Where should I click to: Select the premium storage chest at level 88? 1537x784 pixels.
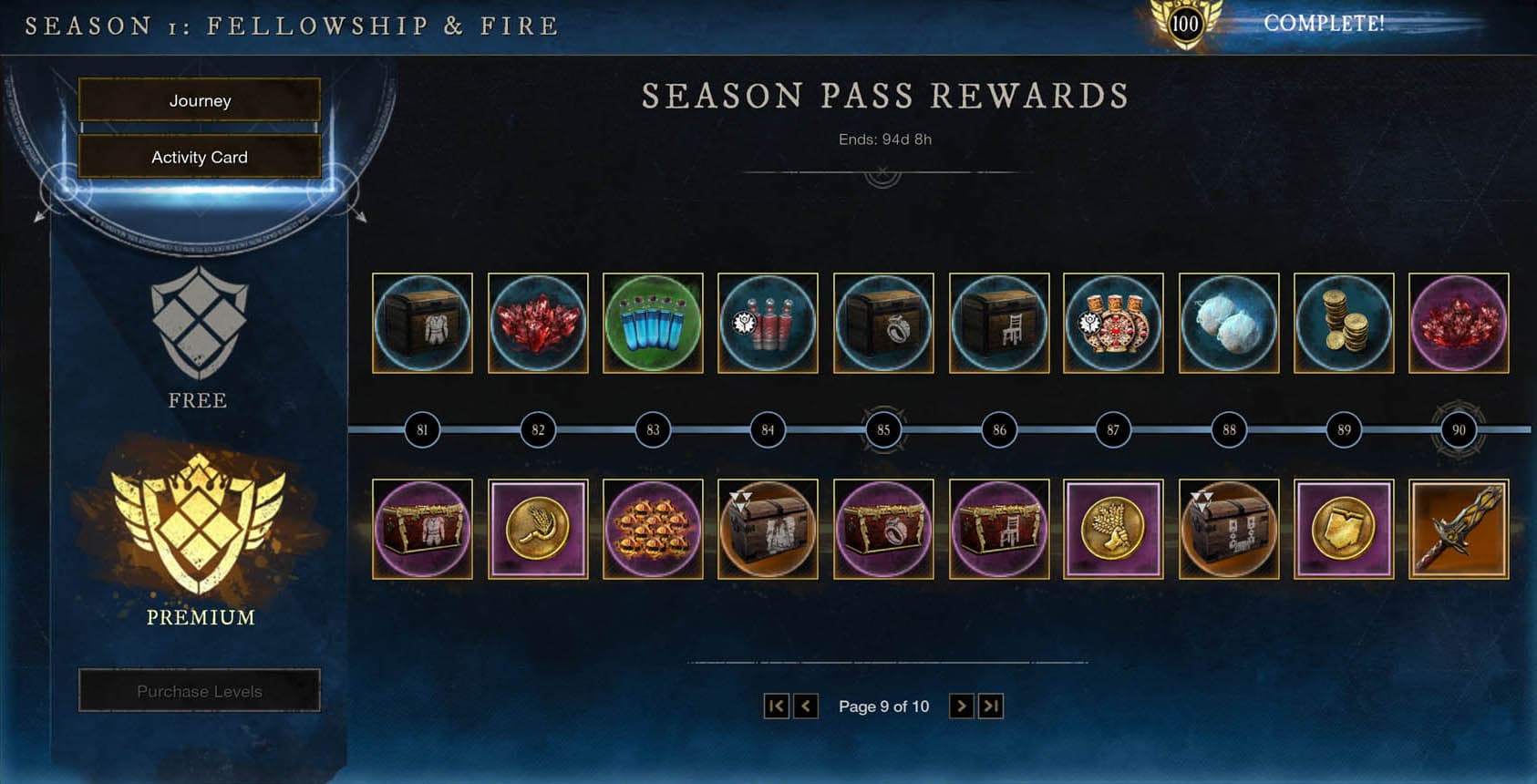pyautogui.click(x=1229, y=529)
